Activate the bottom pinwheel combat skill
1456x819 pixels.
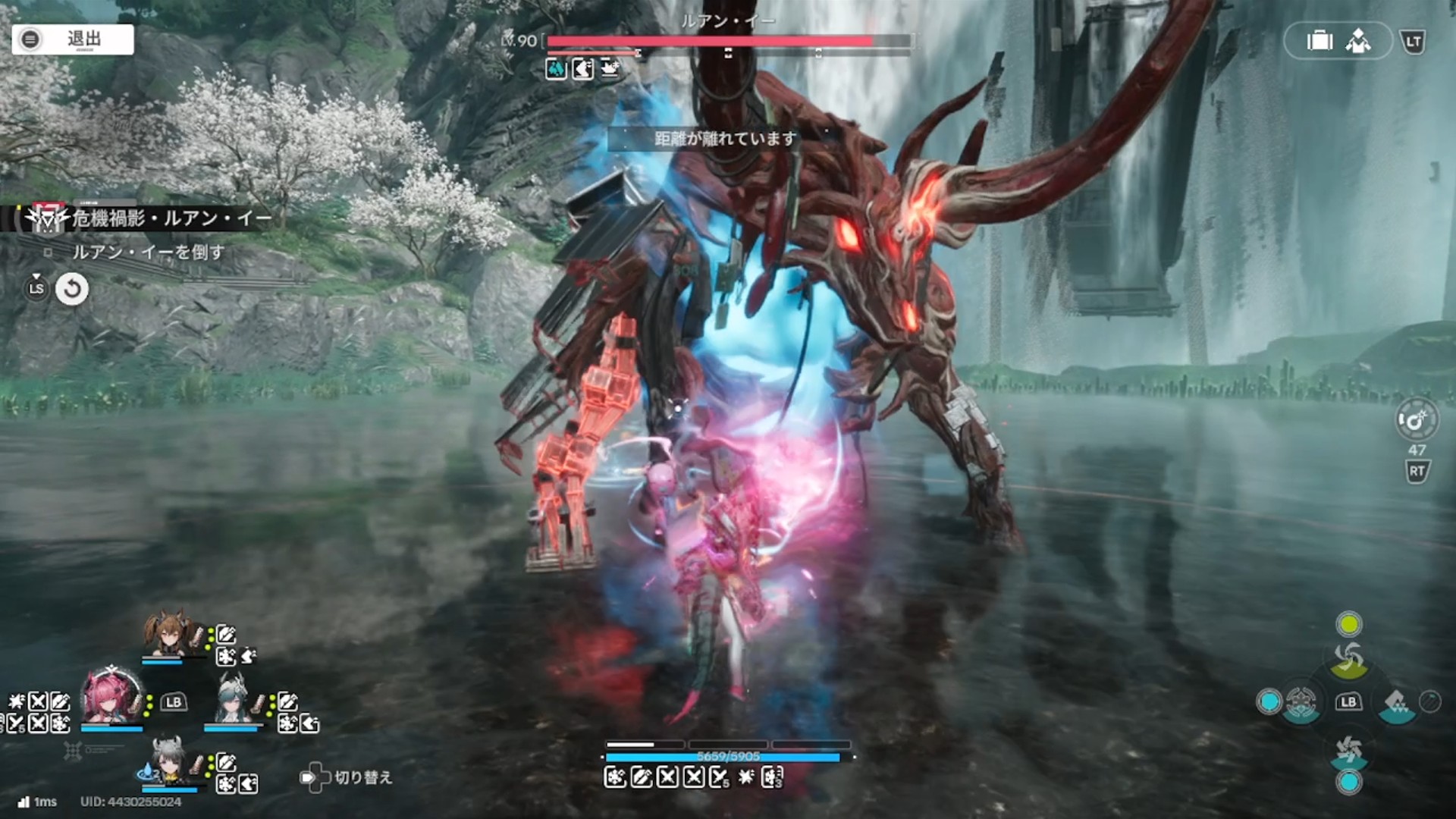click(x=1348, y=751)
